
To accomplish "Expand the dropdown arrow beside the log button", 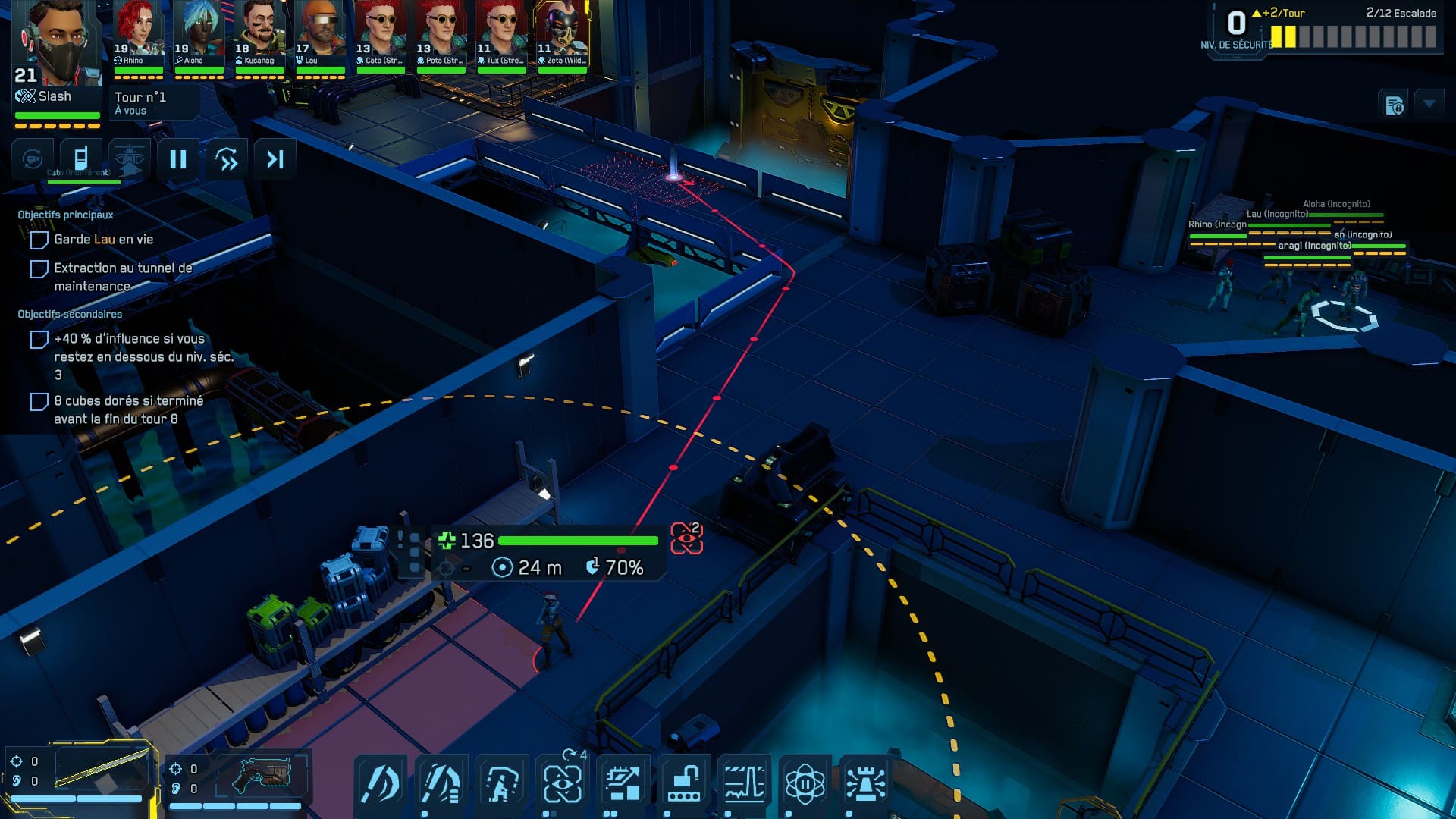I will [1429, 103].
